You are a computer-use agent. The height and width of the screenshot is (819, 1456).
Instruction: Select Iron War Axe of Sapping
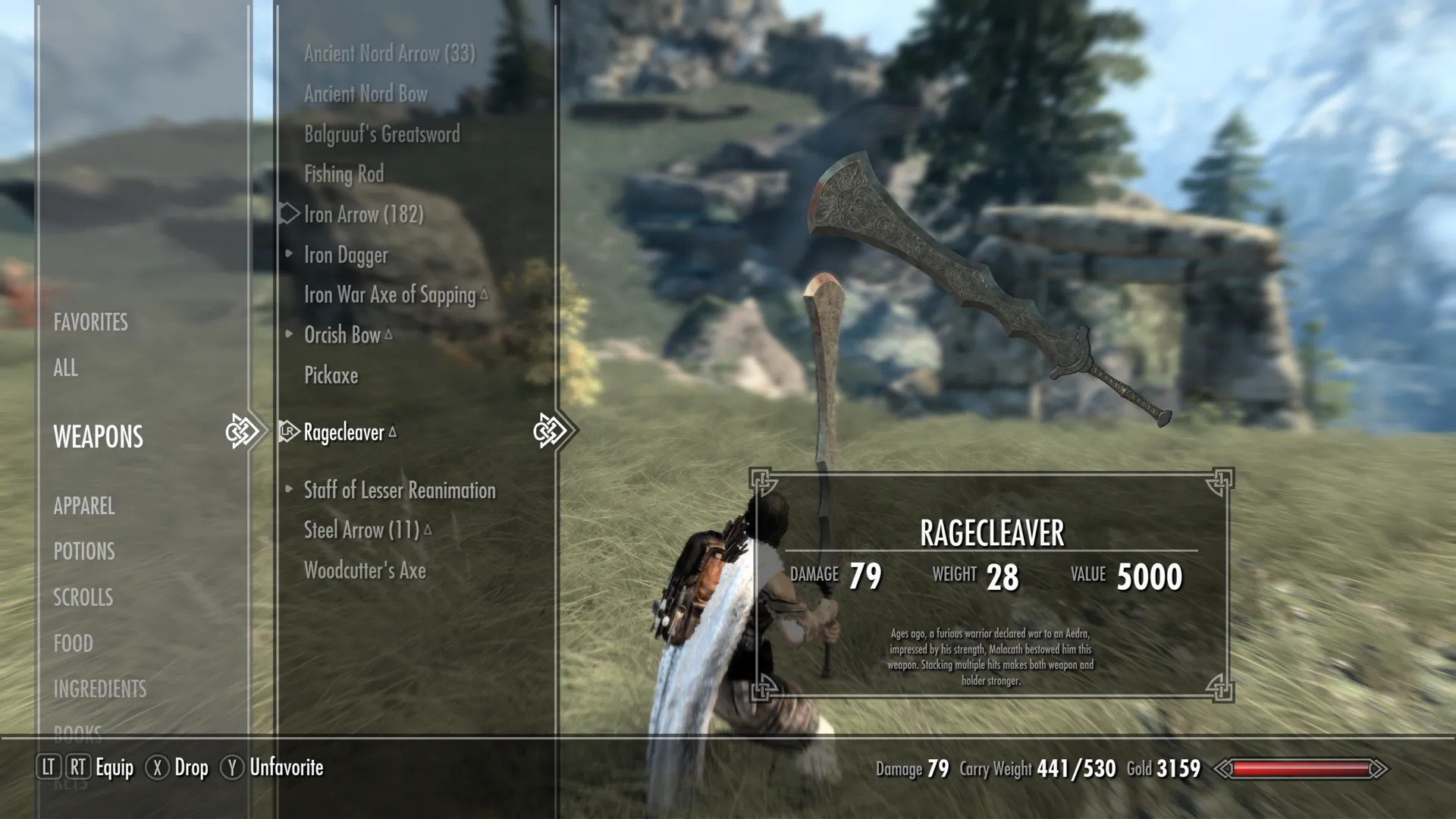389,295
